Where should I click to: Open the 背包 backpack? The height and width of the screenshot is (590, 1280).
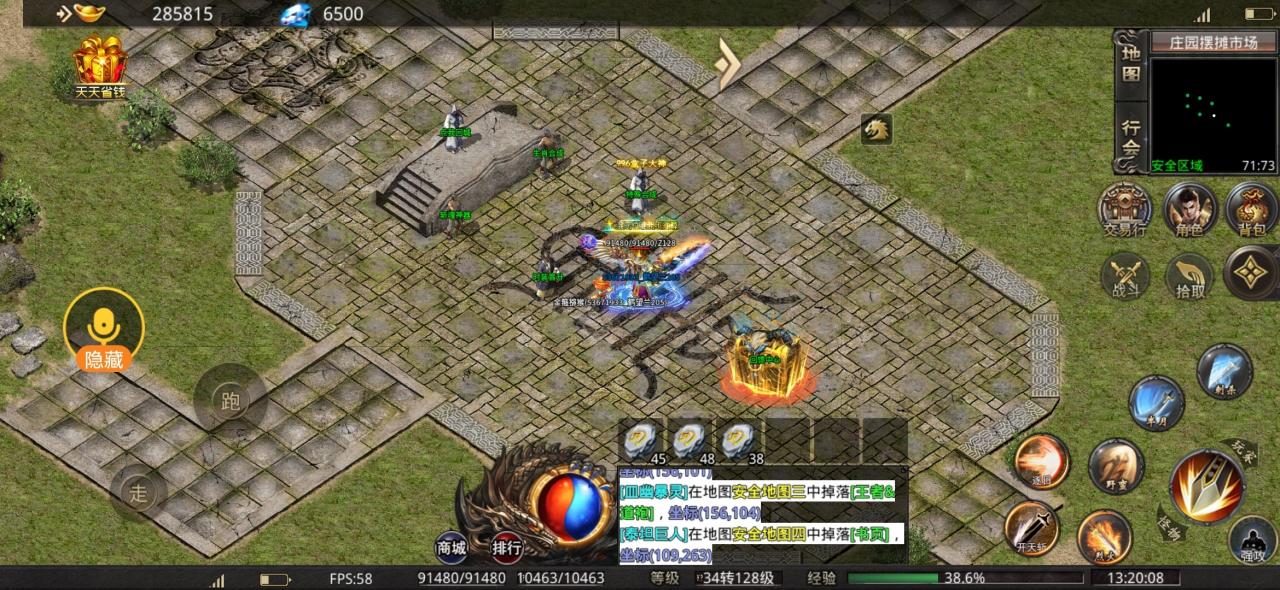coord(1251,208)
